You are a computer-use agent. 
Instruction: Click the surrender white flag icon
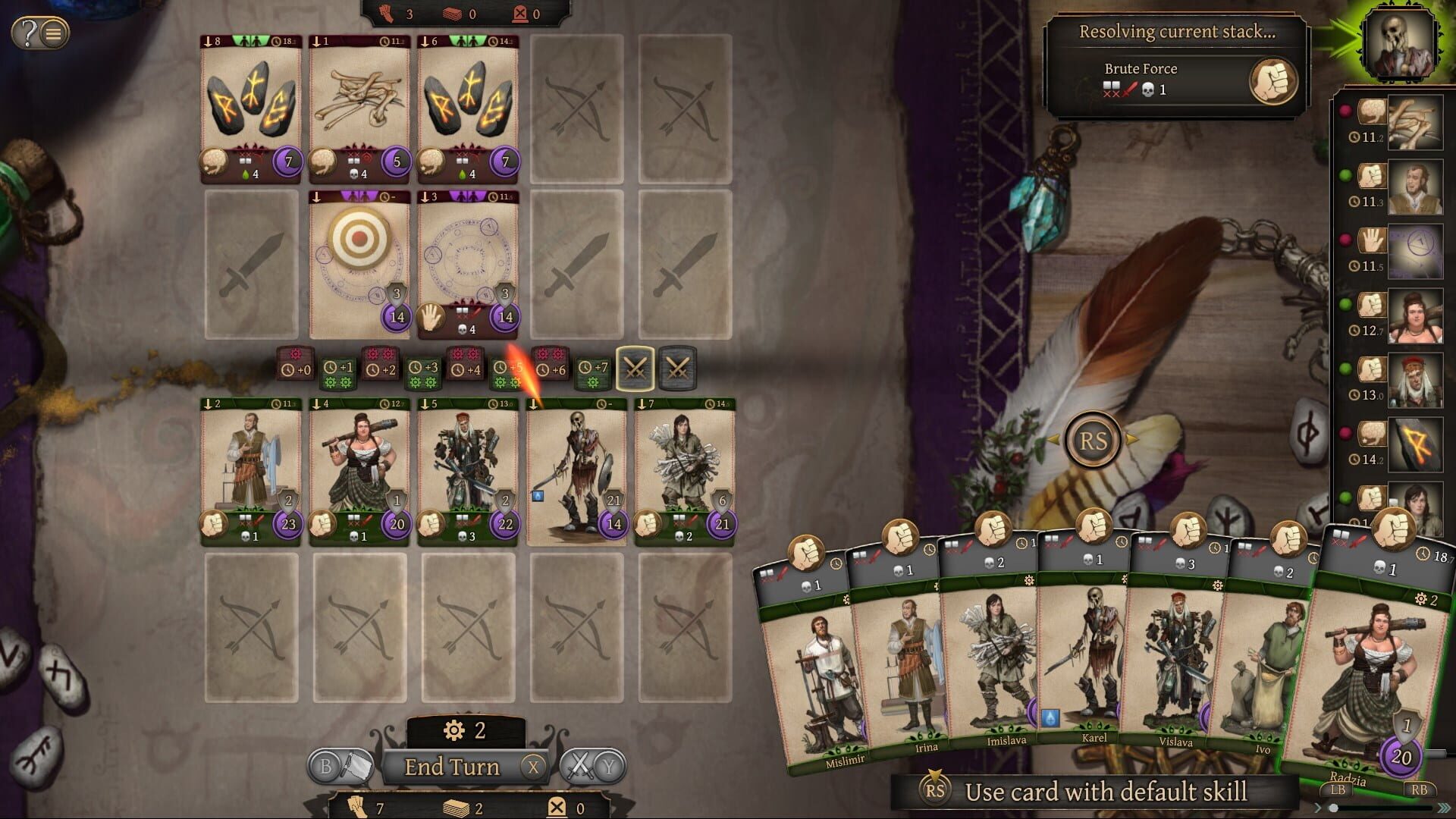pos(356,766)
